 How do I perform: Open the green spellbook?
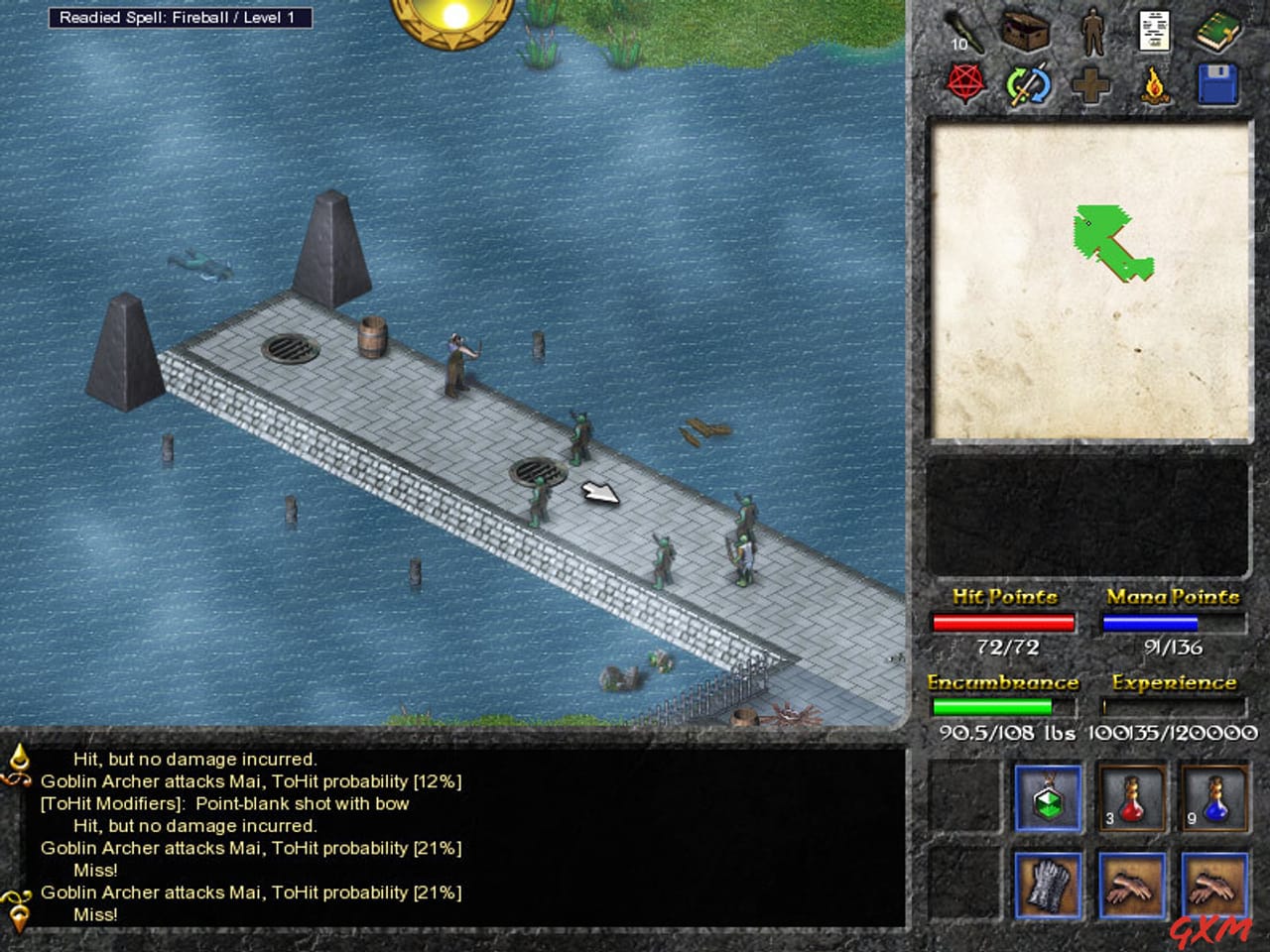(1218, 30)
